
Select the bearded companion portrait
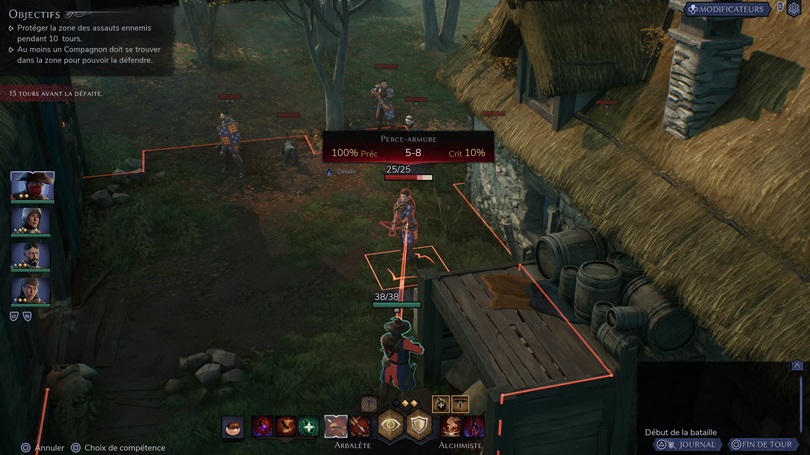pos(30,255)
